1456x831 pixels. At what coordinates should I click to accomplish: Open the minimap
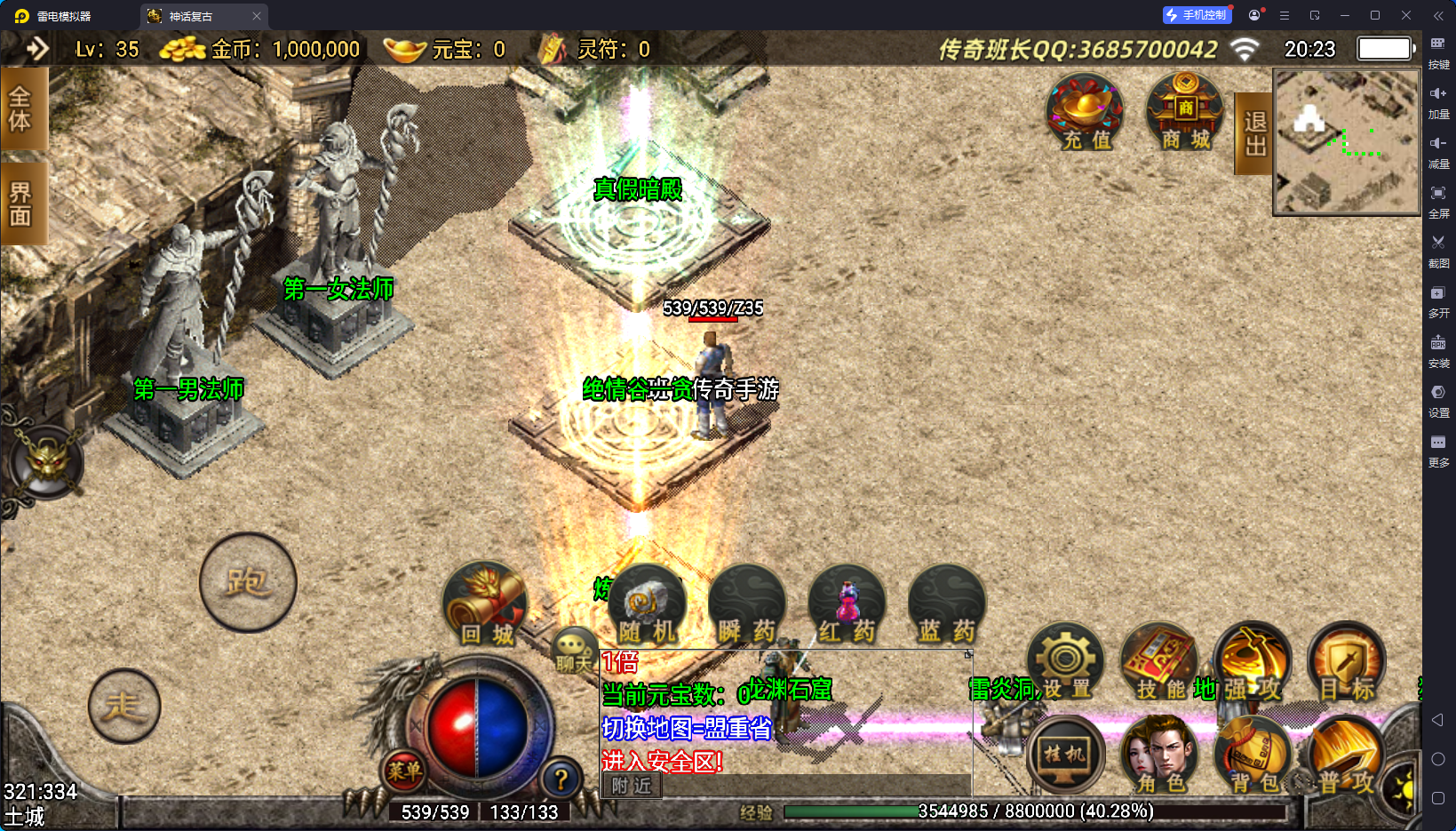1346,142
